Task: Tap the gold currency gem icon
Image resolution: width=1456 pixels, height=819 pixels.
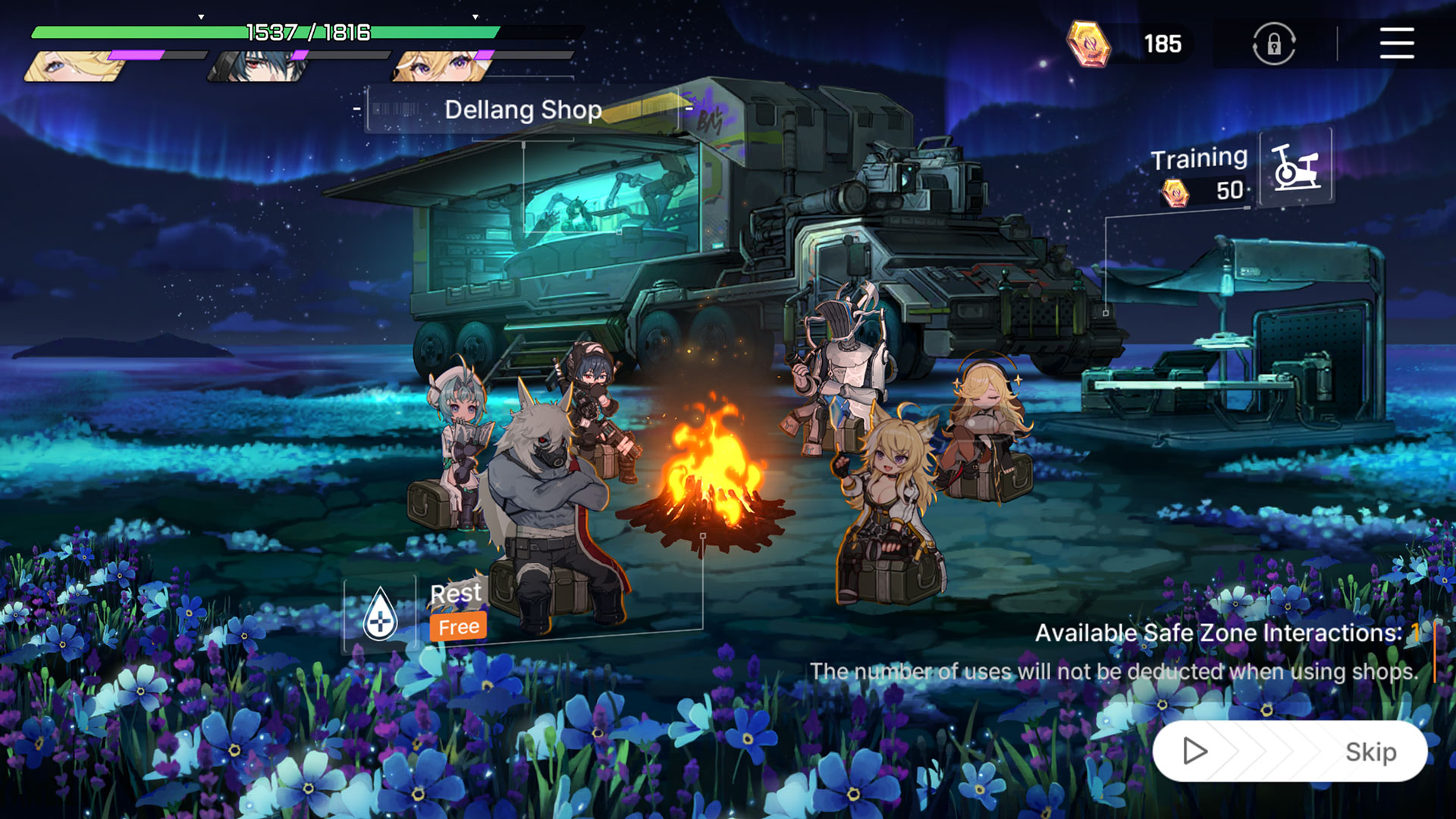Action: click(1088, 43)
